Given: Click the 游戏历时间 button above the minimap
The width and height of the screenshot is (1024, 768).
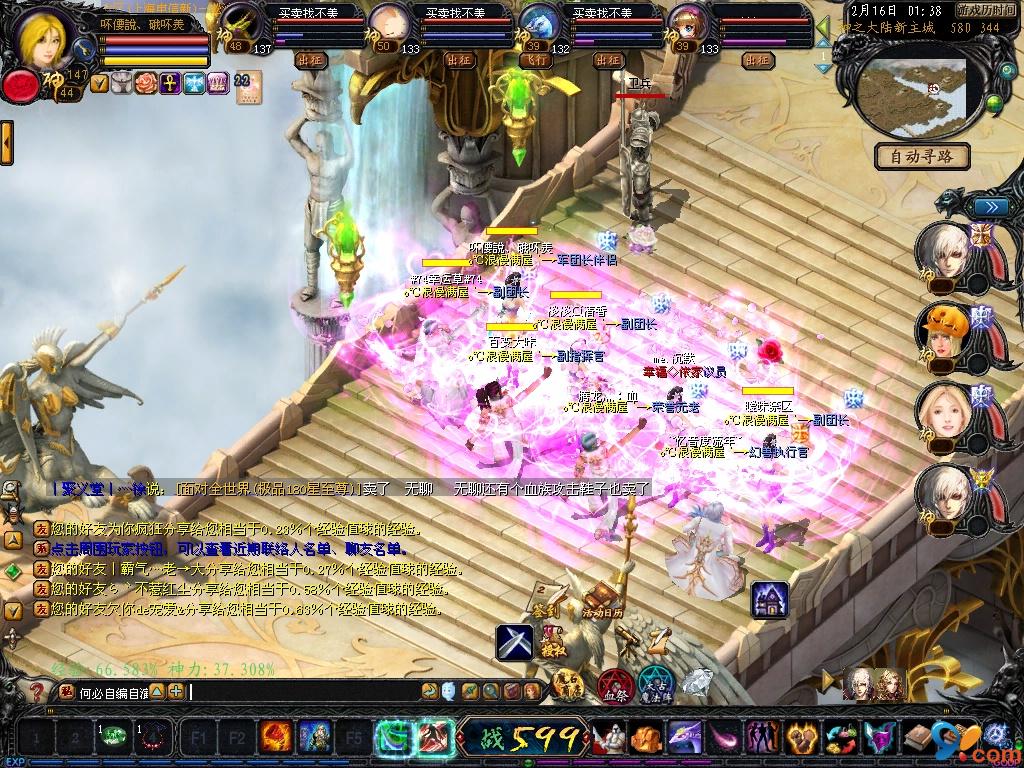Looking at the screenshot, I should (x=986, y=9).
